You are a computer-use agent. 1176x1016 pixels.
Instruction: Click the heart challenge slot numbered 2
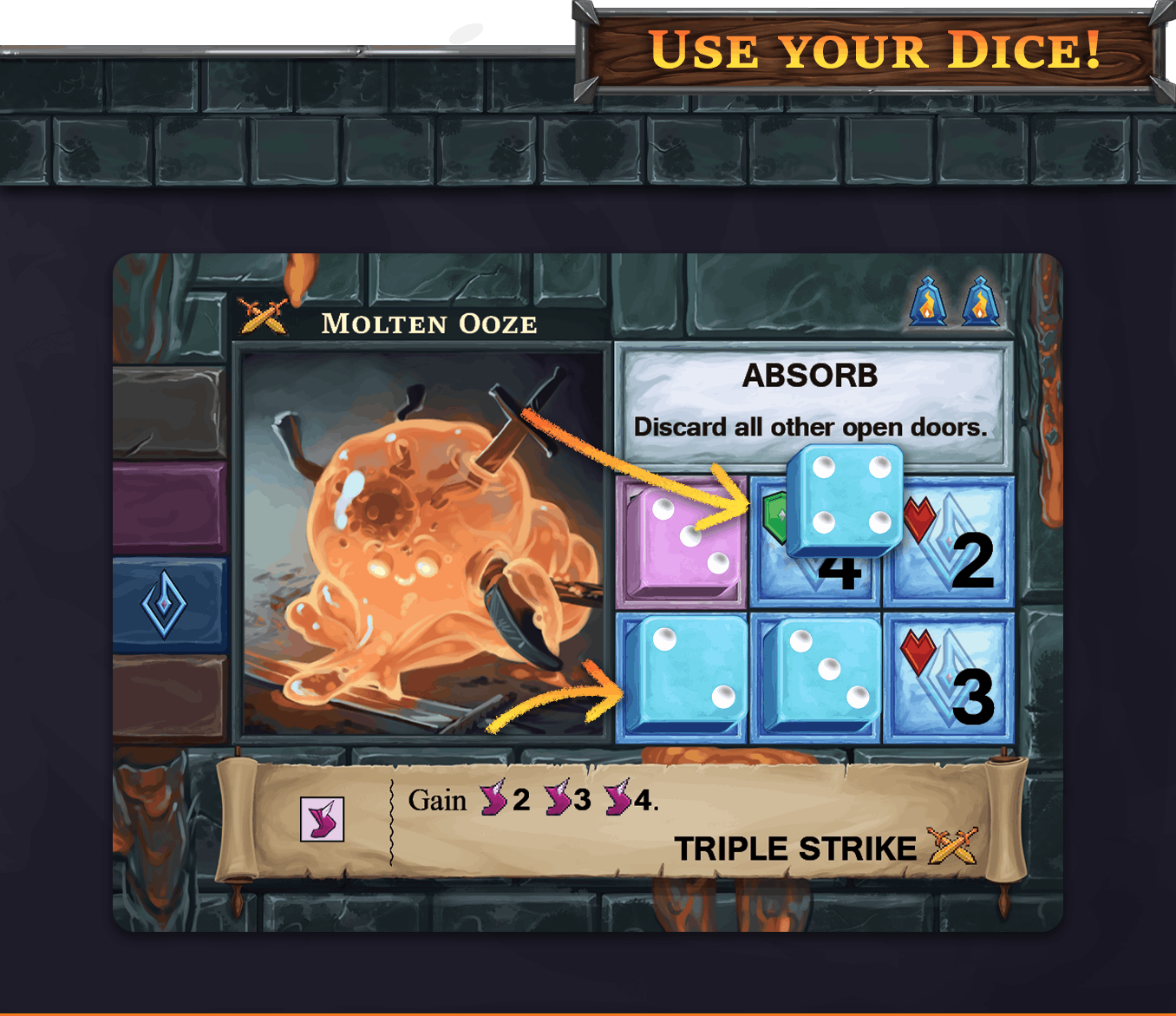(950, 542)
